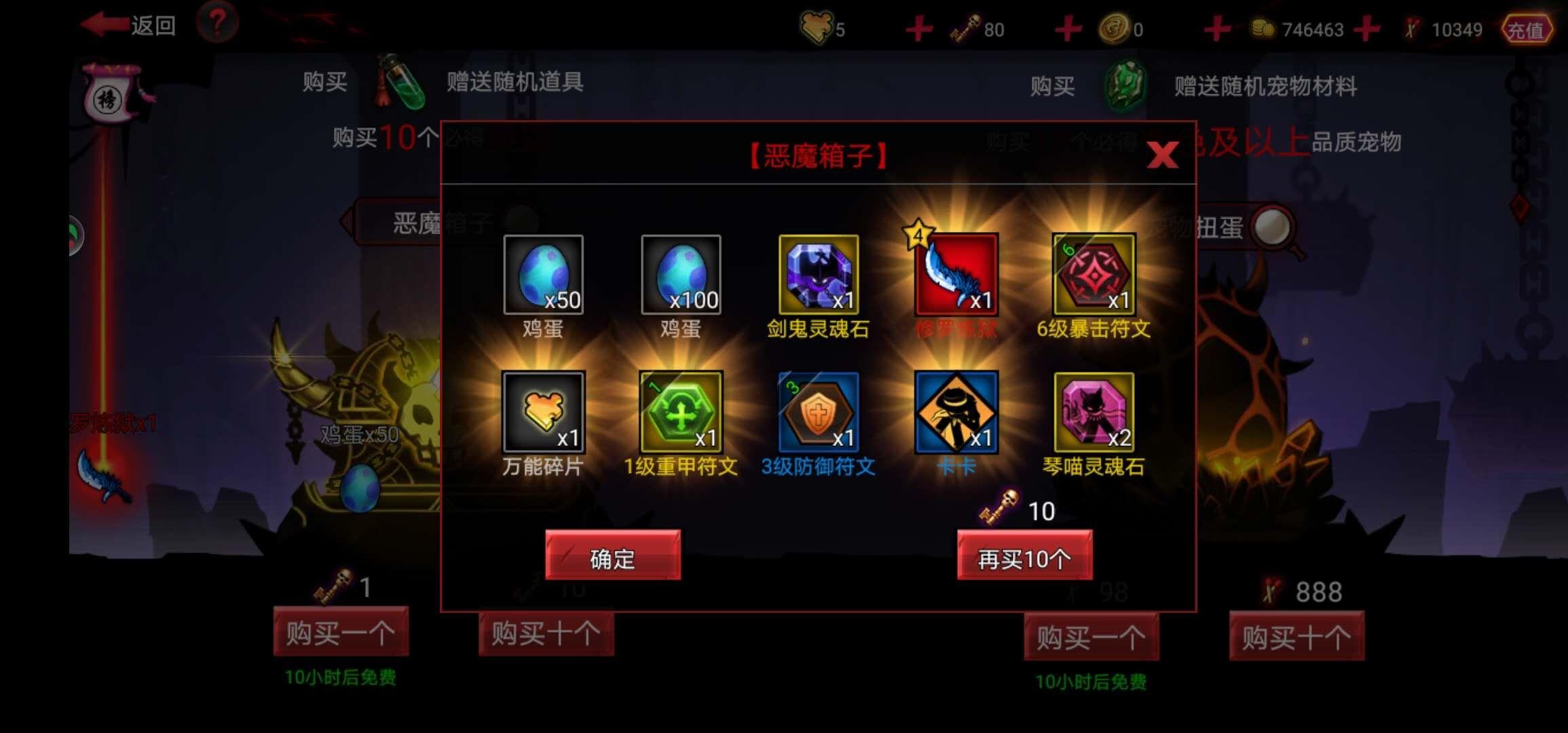Viewport: 1568px width, 733px height.
Task: Open the 充值 recharge screen
Action: pyautogui.click(x=1527, y=30)
